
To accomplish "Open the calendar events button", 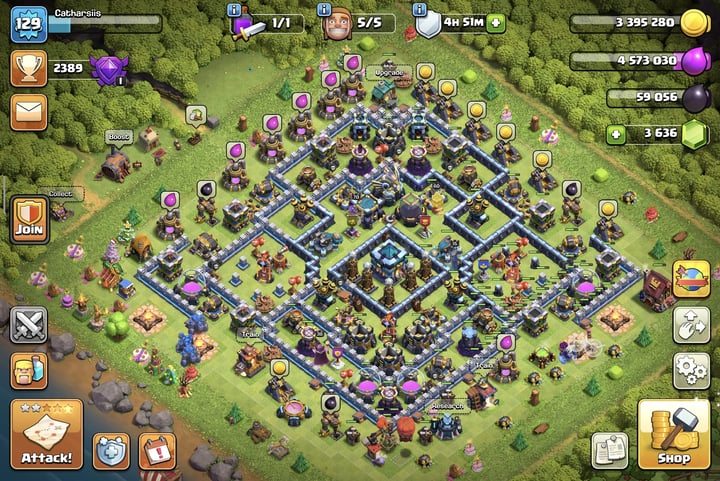I will coord(157,451).
